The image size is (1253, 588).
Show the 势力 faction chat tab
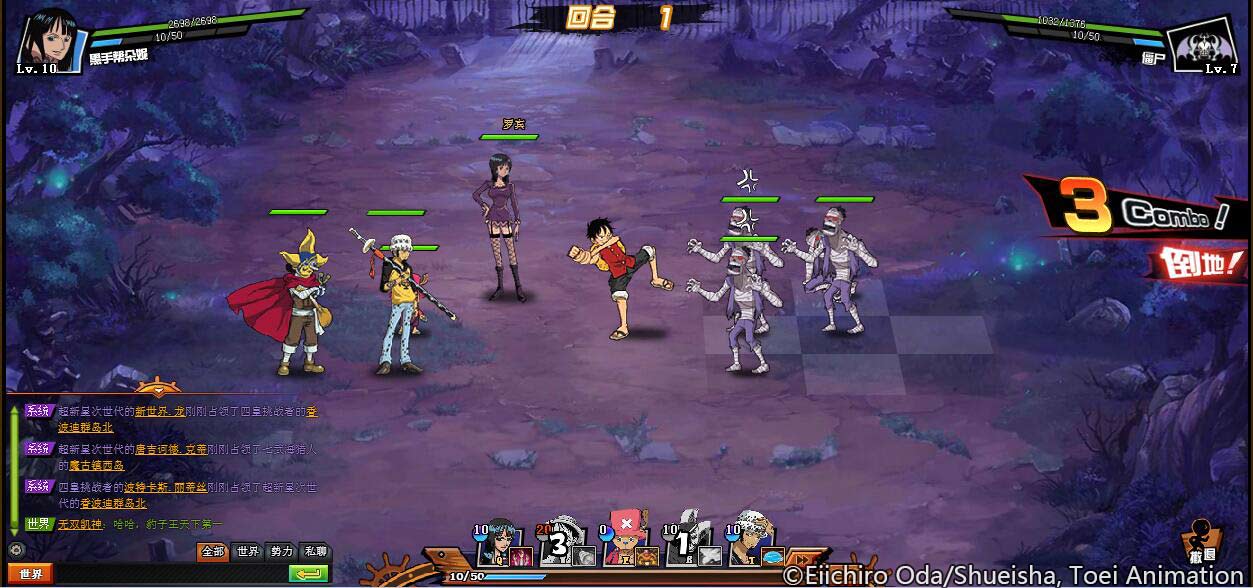tap(282, 551)
